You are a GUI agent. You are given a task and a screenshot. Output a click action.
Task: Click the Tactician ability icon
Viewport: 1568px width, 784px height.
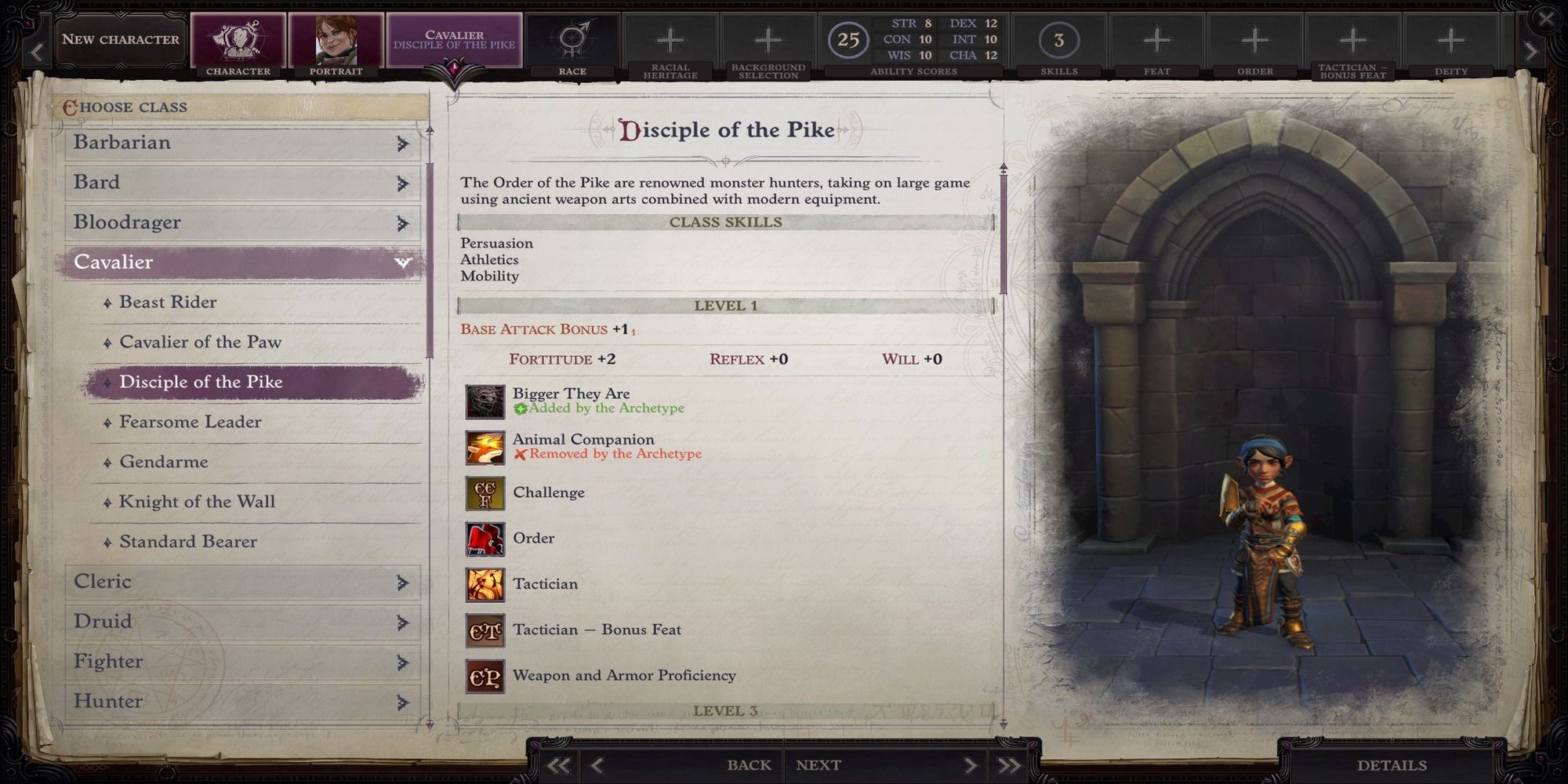pos(485,583)
